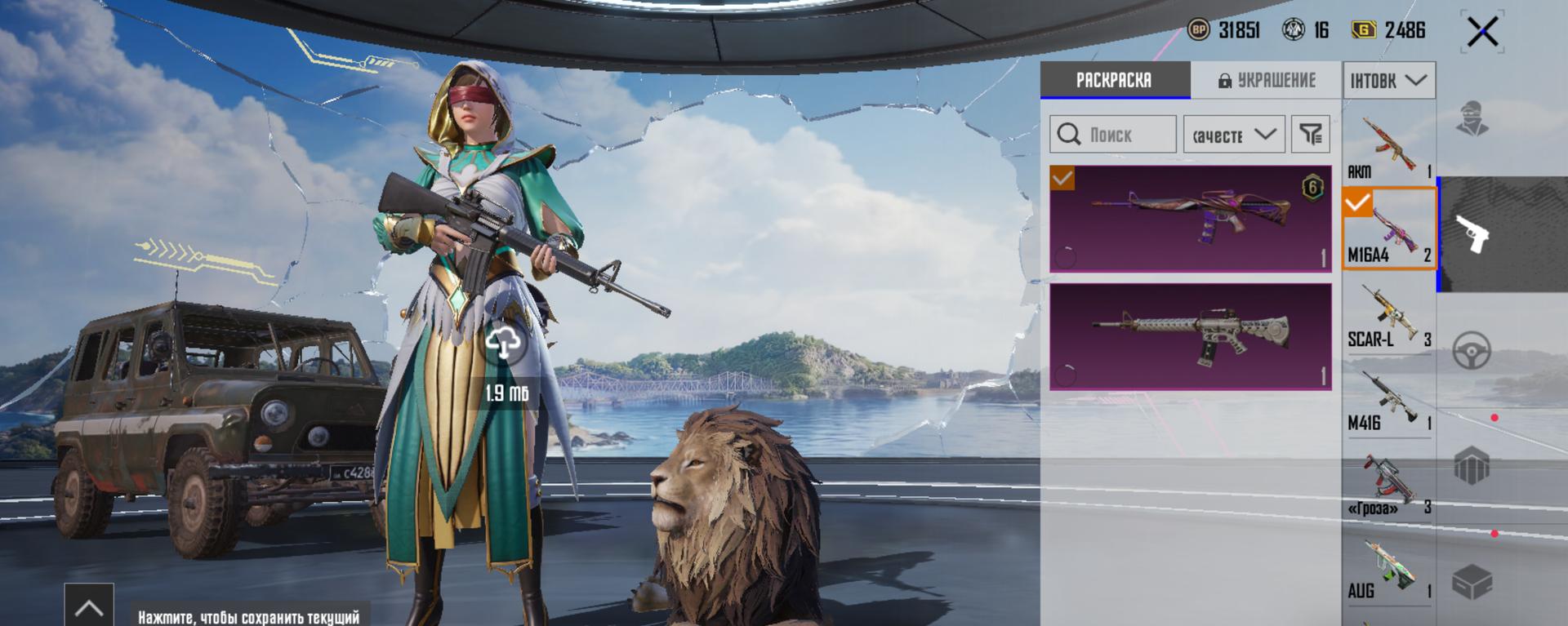Select M16A4 in the weapon list

coord(1388,229)
